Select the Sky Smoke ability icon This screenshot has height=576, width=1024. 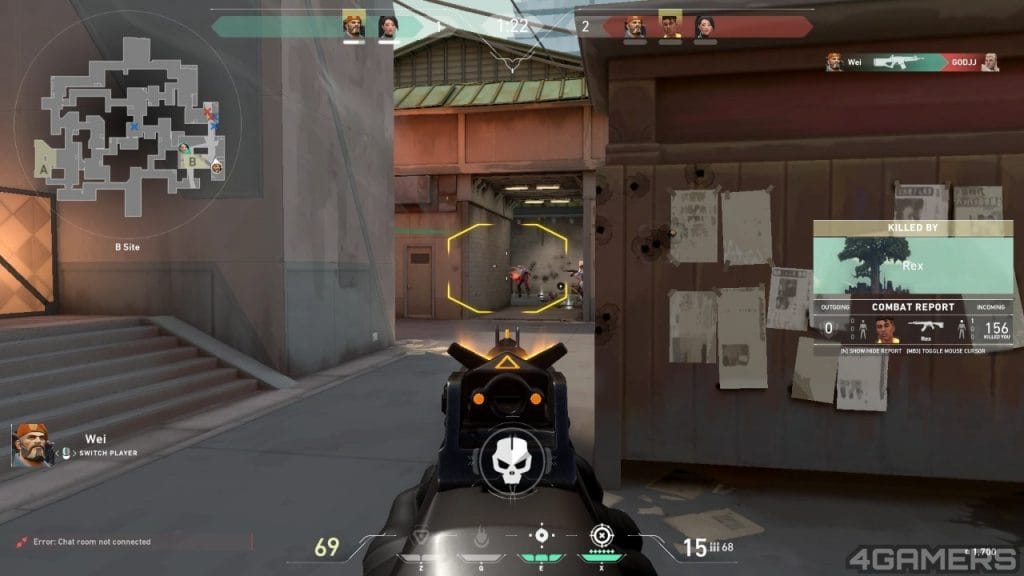pos(541,537)
